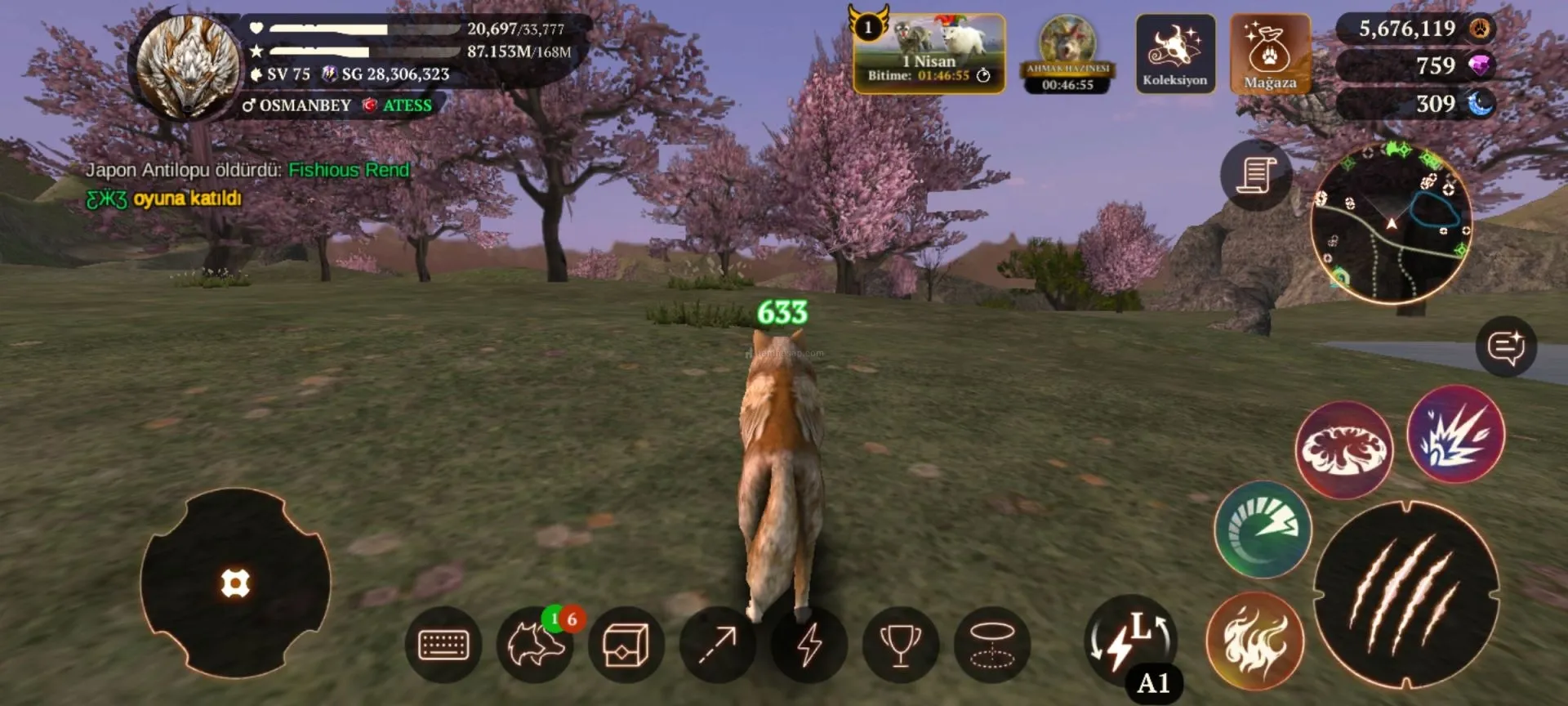Image resolution: width=1568 pixels, height=706 pixels.
Task: Open the circular minimap
Action: pyautogui.click(x=1392, y=222)
